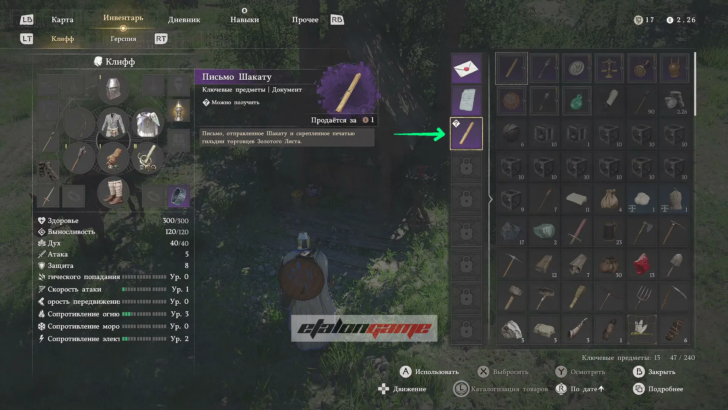Switch to the Дневник tab
Screen dimensions: 728x410
tap(183, 19)
